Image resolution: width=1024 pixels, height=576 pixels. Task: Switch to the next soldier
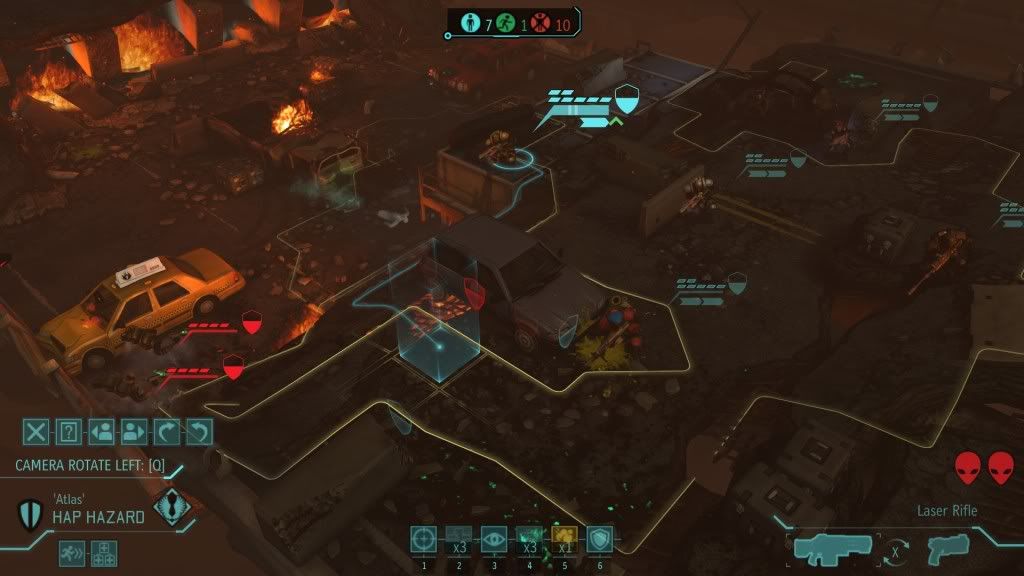pyautogui.click(x=134, y=432)
